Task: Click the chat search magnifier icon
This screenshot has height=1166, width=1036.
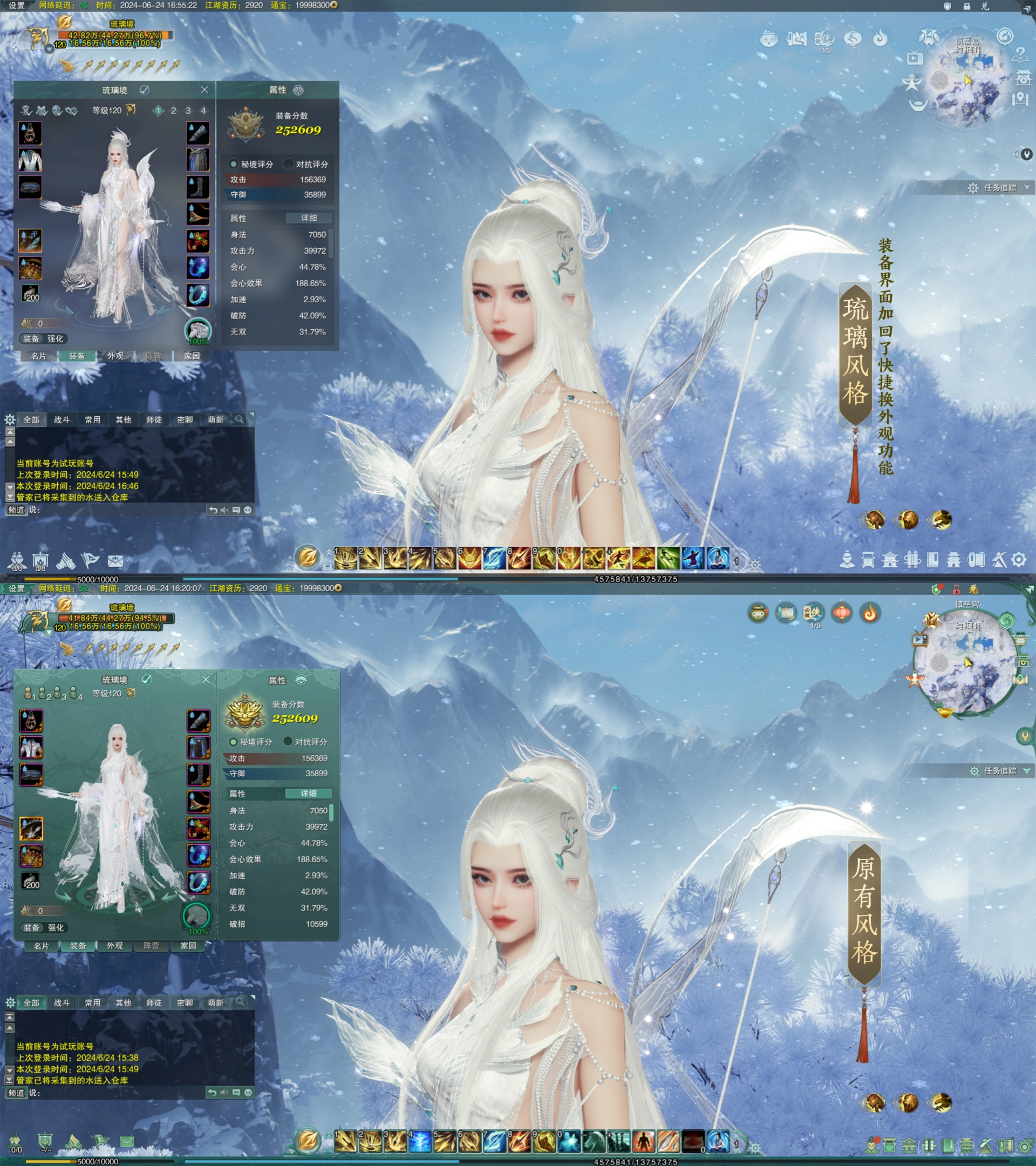Action: tap(240, 420)
